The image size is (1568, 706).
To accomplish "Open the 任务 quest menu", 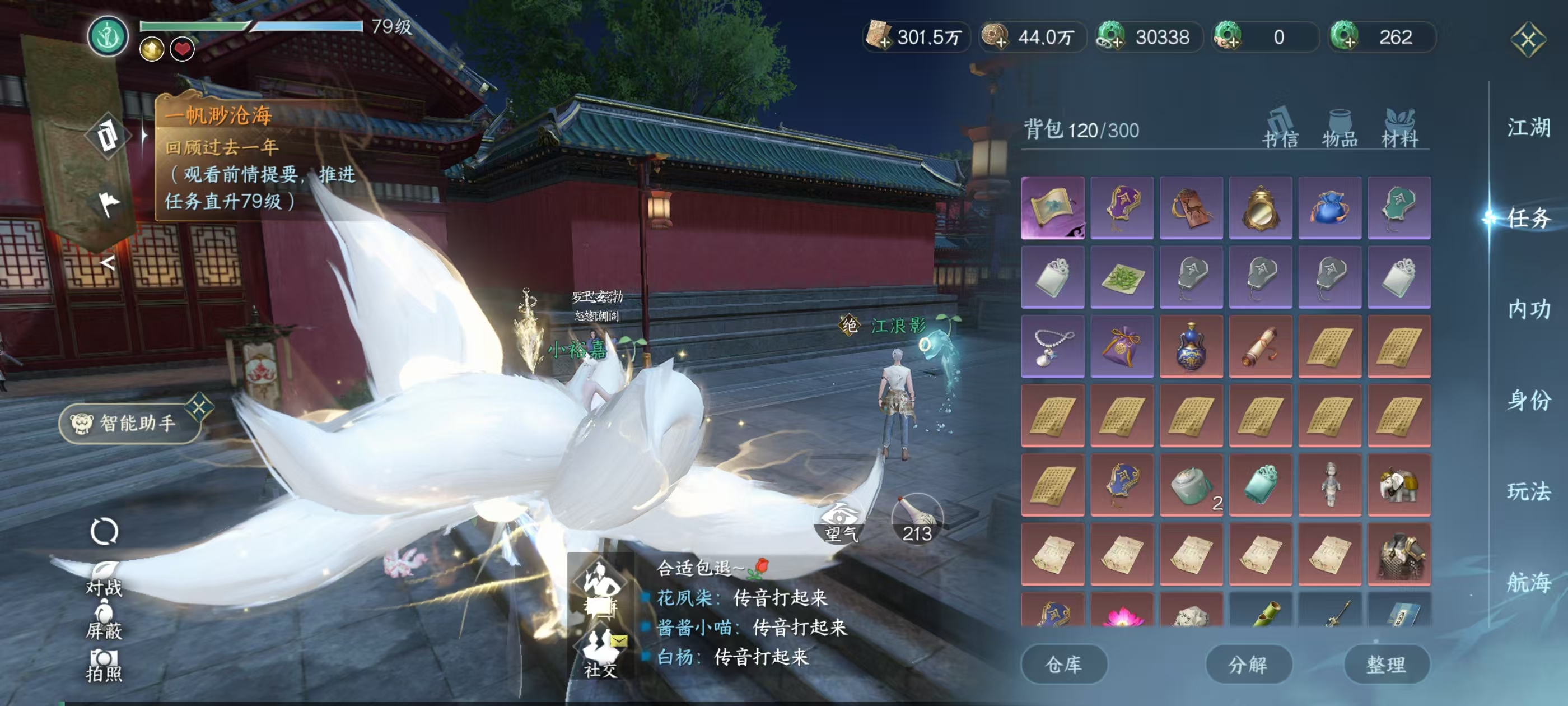I will click(1528, 218).
